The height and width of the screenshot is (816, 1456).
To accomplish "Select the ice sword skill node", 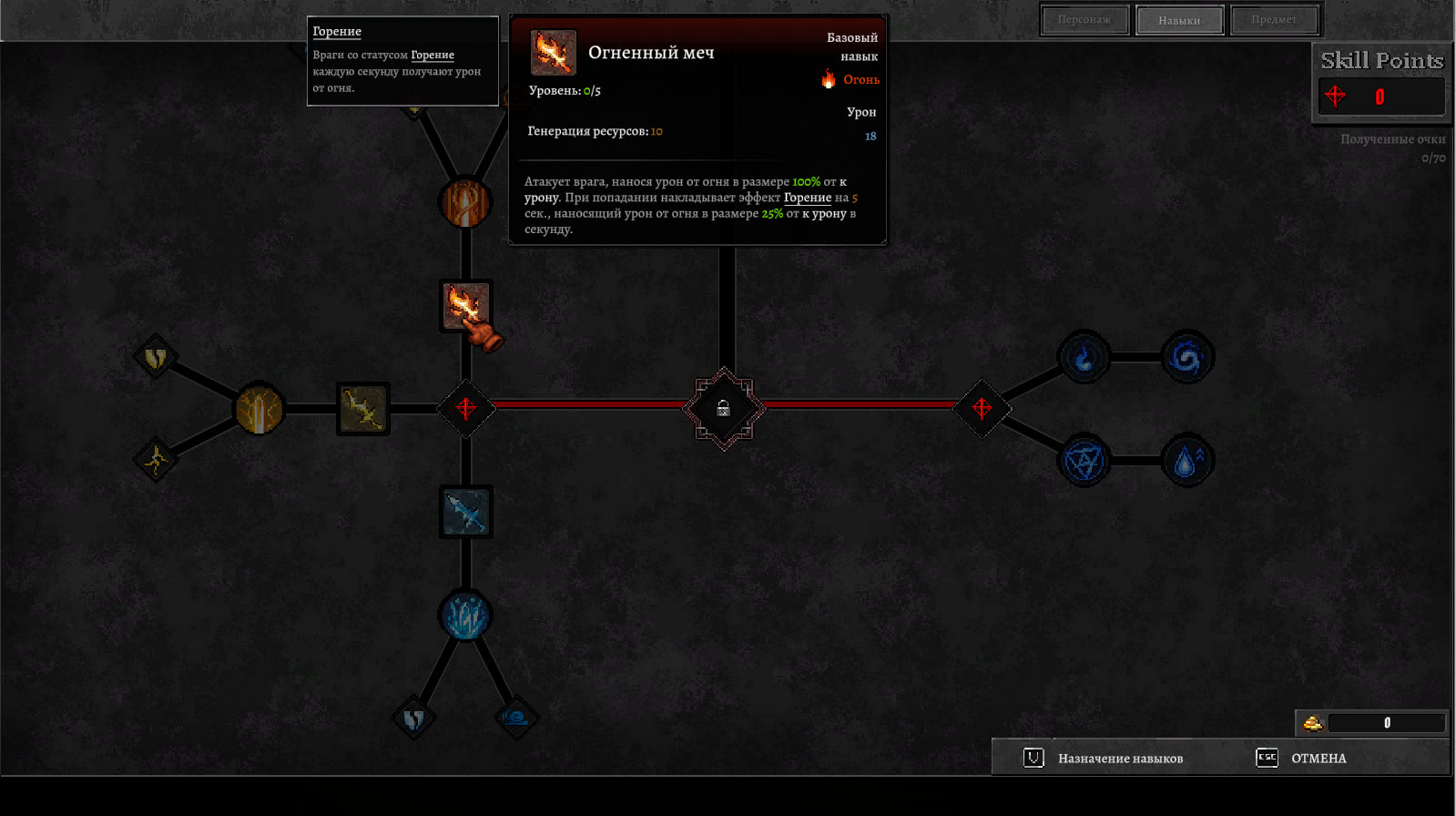I will pyautogui.click(x=466, y=512).
